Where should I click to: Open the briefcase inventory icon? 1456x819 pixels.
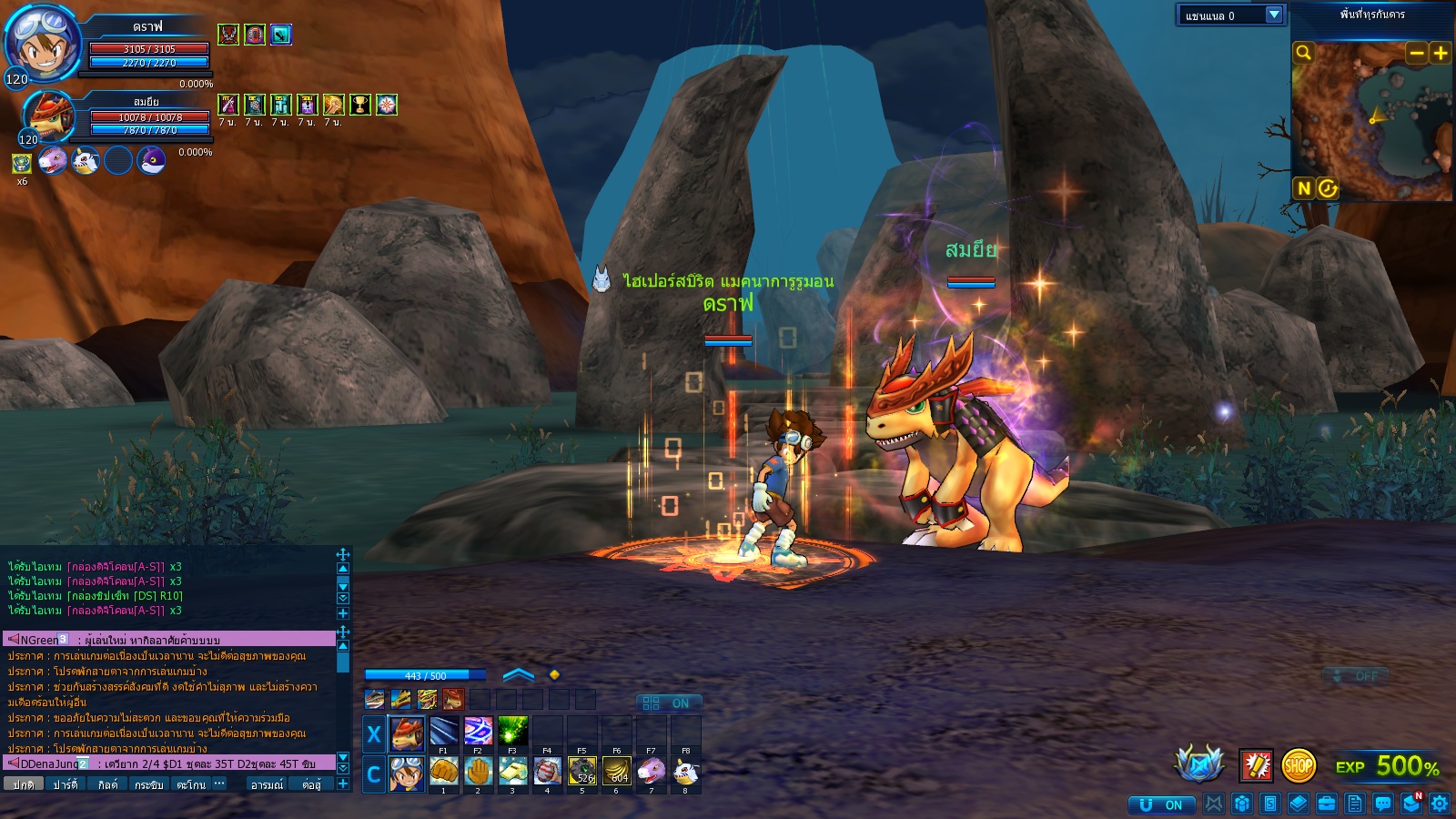[x=1327, y=803]
